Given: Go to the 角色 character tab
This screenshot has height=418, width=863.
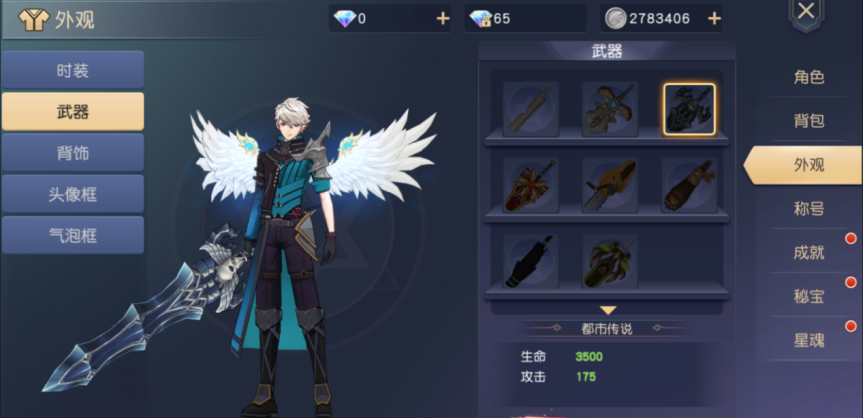Looking at the screenshot, I should [x=809, y=77].
